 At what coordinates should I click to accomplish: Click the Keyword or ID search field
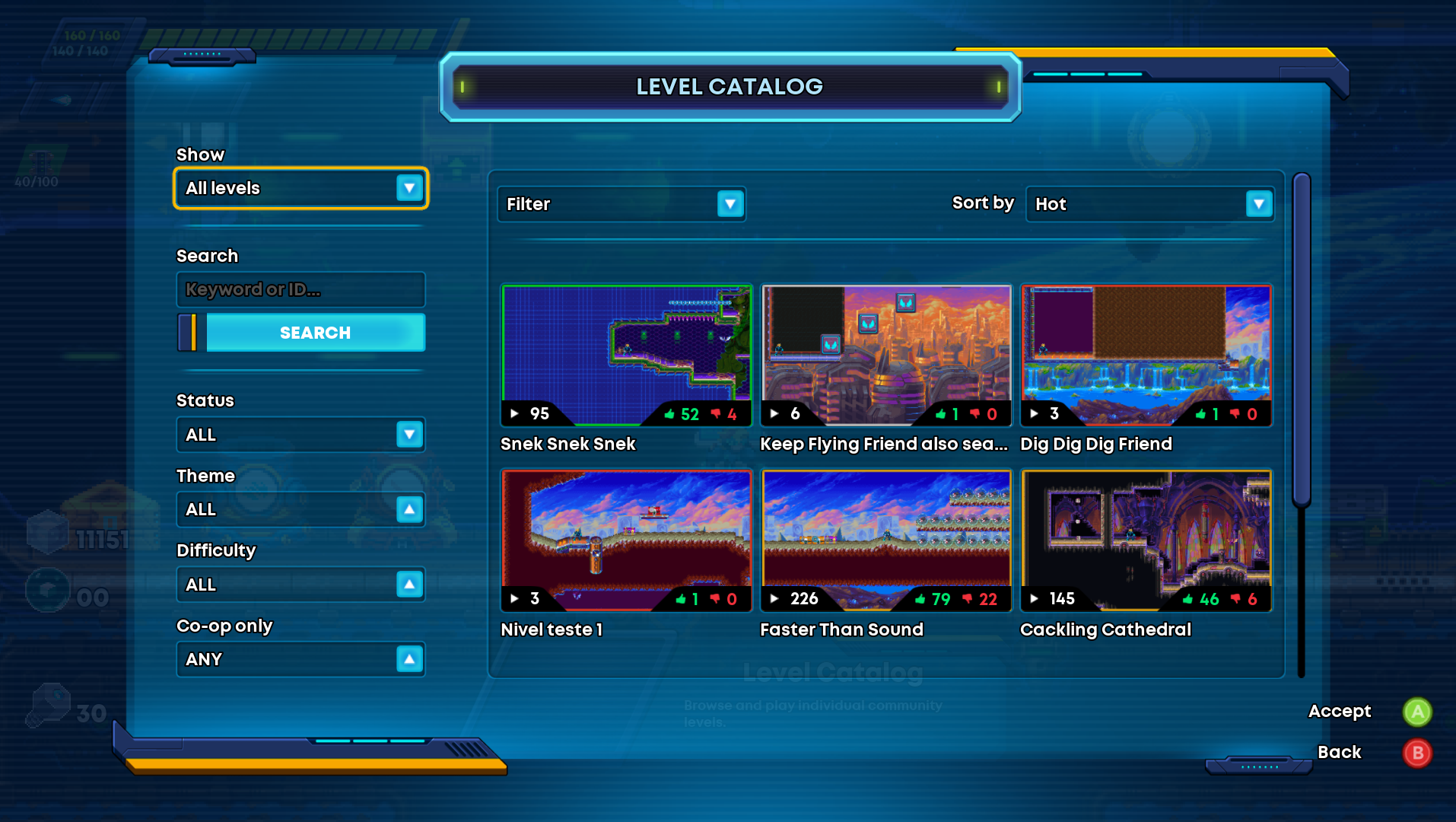300,290
